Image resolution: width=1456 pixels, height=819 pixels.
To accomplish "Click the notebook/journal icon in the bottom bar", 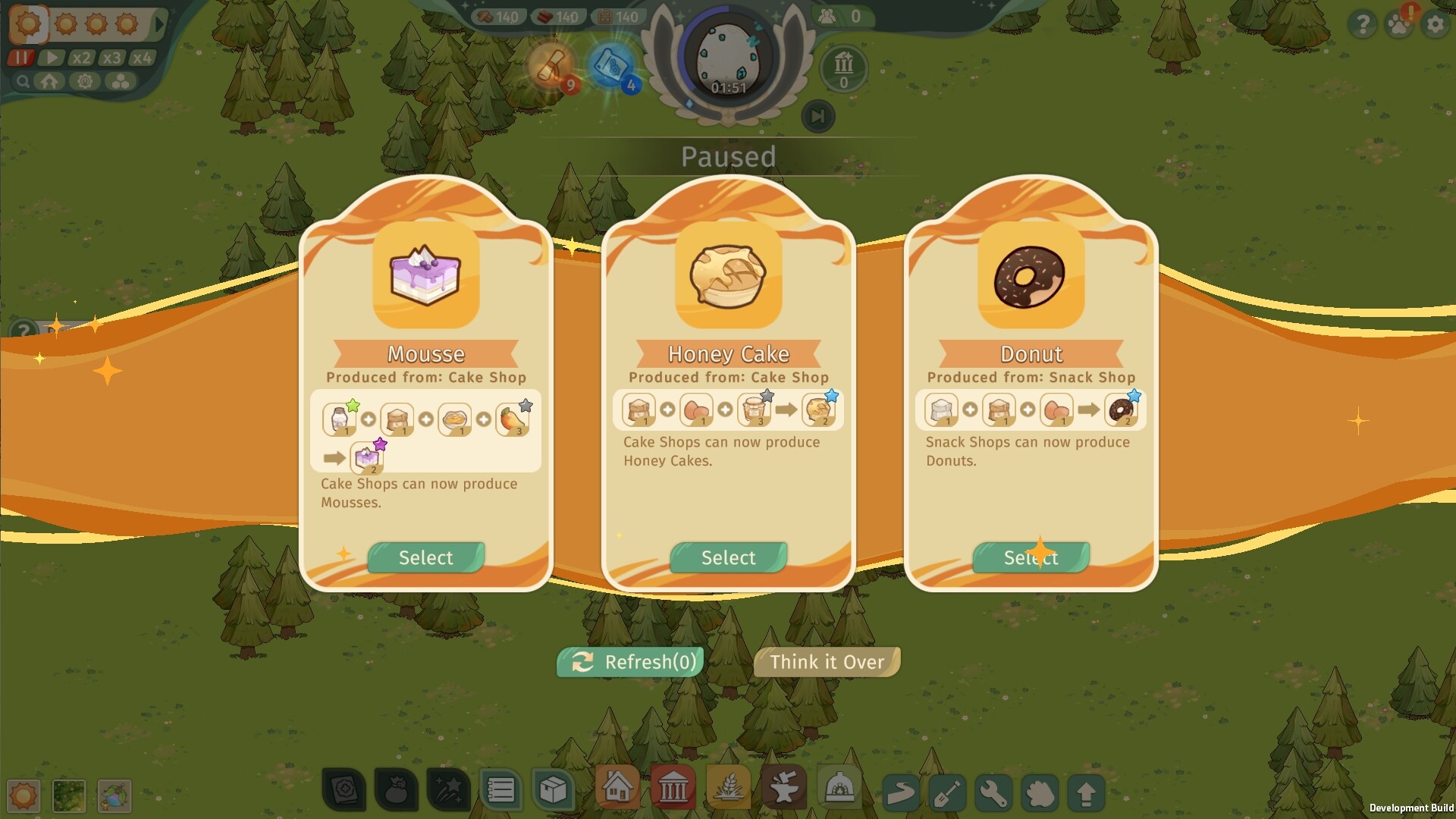I will pos(500,789).
